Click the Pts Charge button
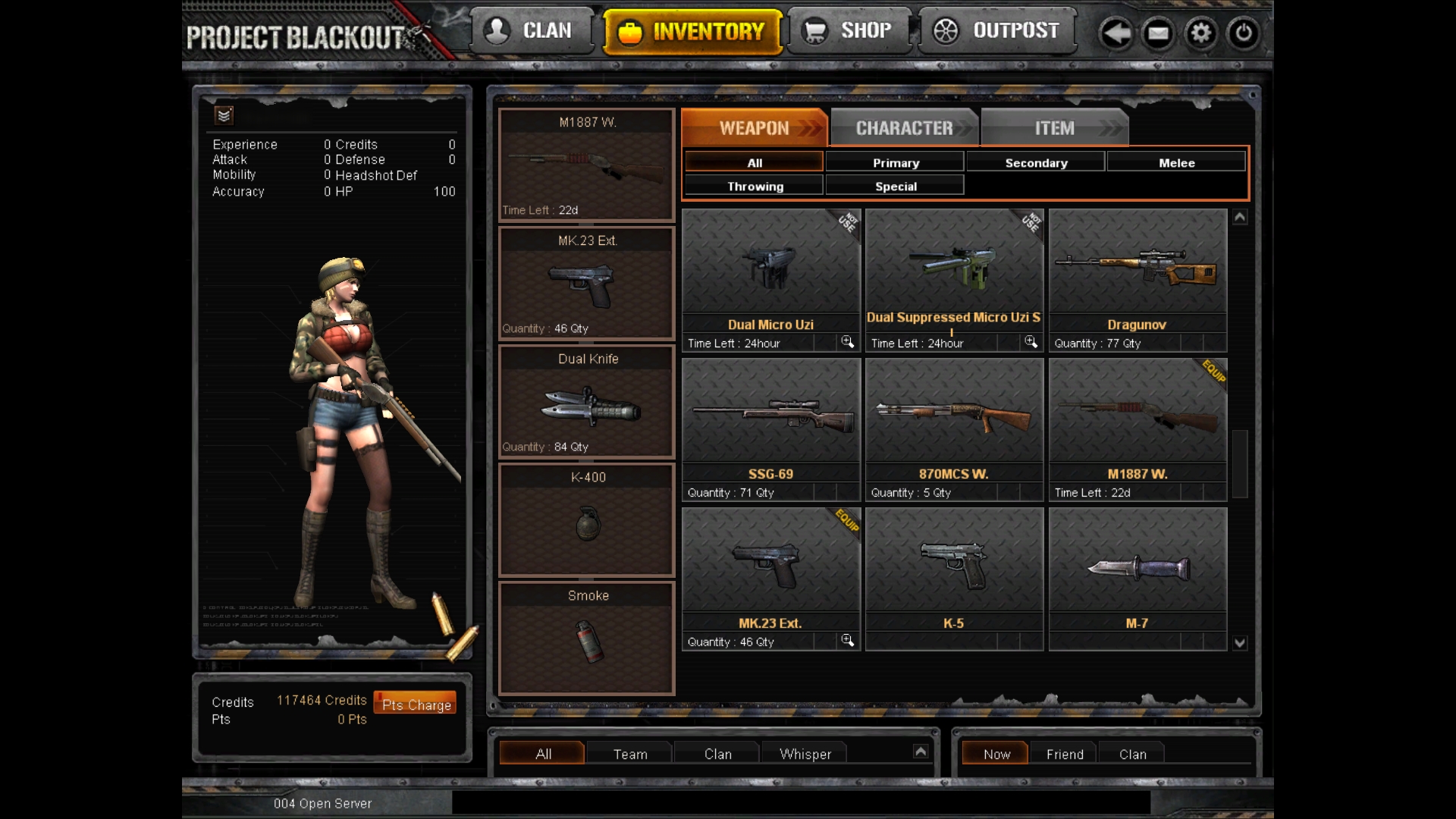 point(416,704)
